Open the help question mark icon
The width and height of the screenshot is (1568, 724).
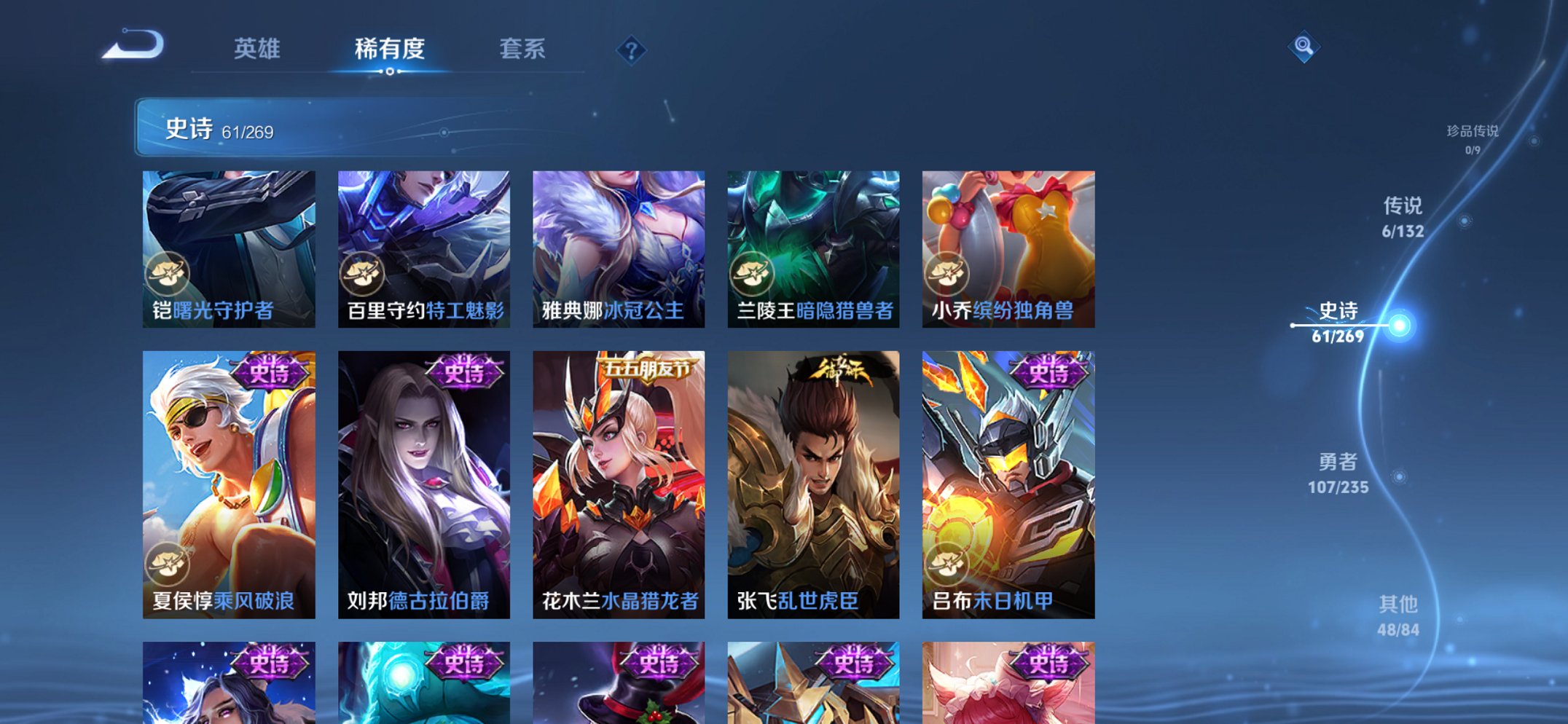632,51
